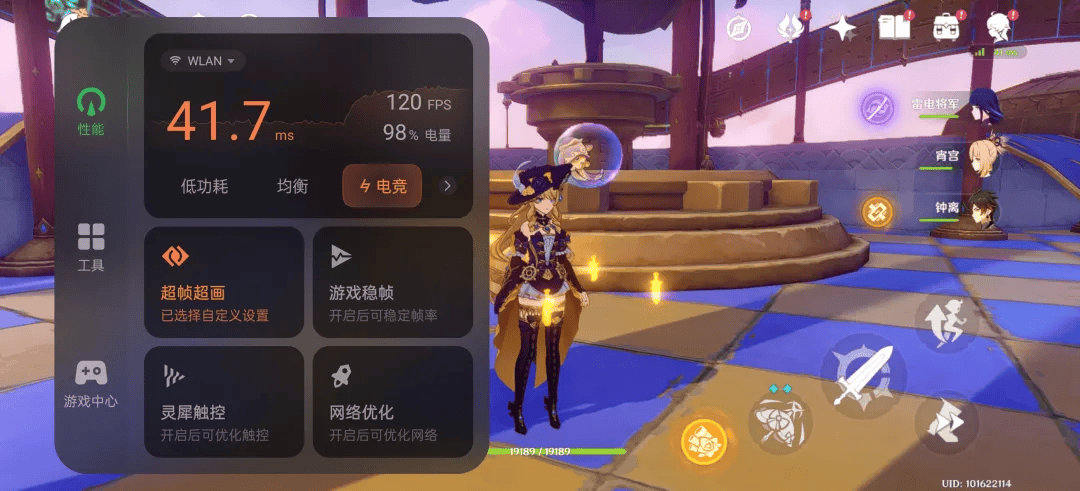Open the adventurer handbook book icon
Image resolution: width=1080 pixels, height=491 pixels.
pyautogui.click(x=894, y=27)
